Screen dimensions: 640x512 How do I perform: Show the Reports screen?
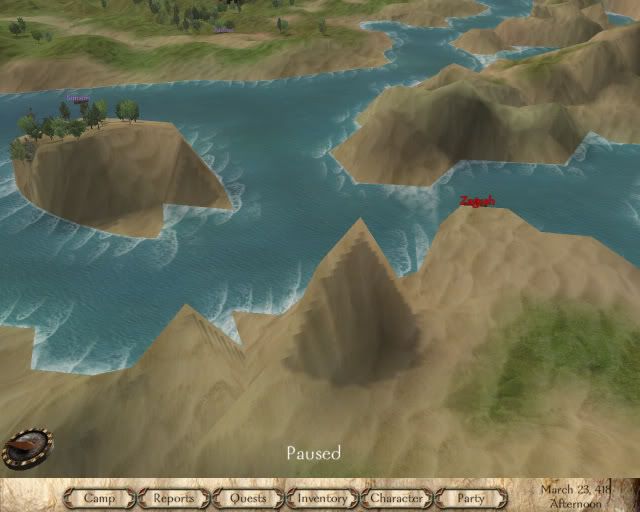[x=174, y=497]
